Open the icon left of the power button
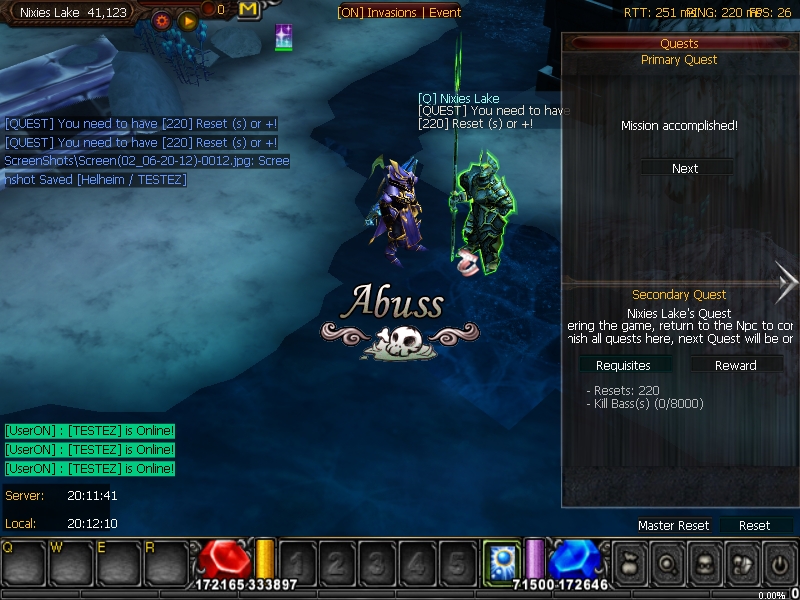 pyautogui.click(x=742, y=563)
